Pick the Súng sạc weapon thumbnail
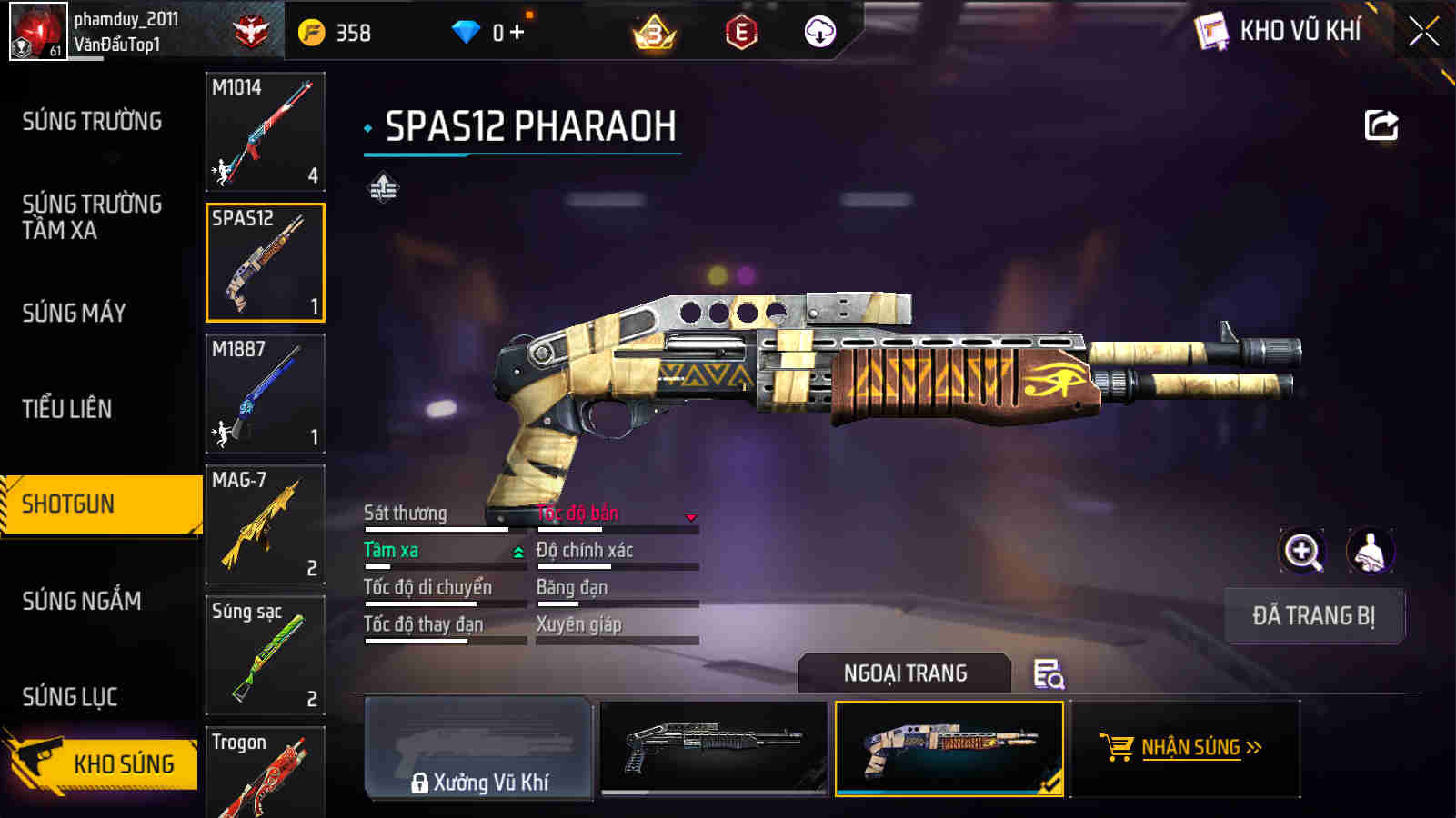This screenshot has height=818, width=1456. (x=265, y=654)
